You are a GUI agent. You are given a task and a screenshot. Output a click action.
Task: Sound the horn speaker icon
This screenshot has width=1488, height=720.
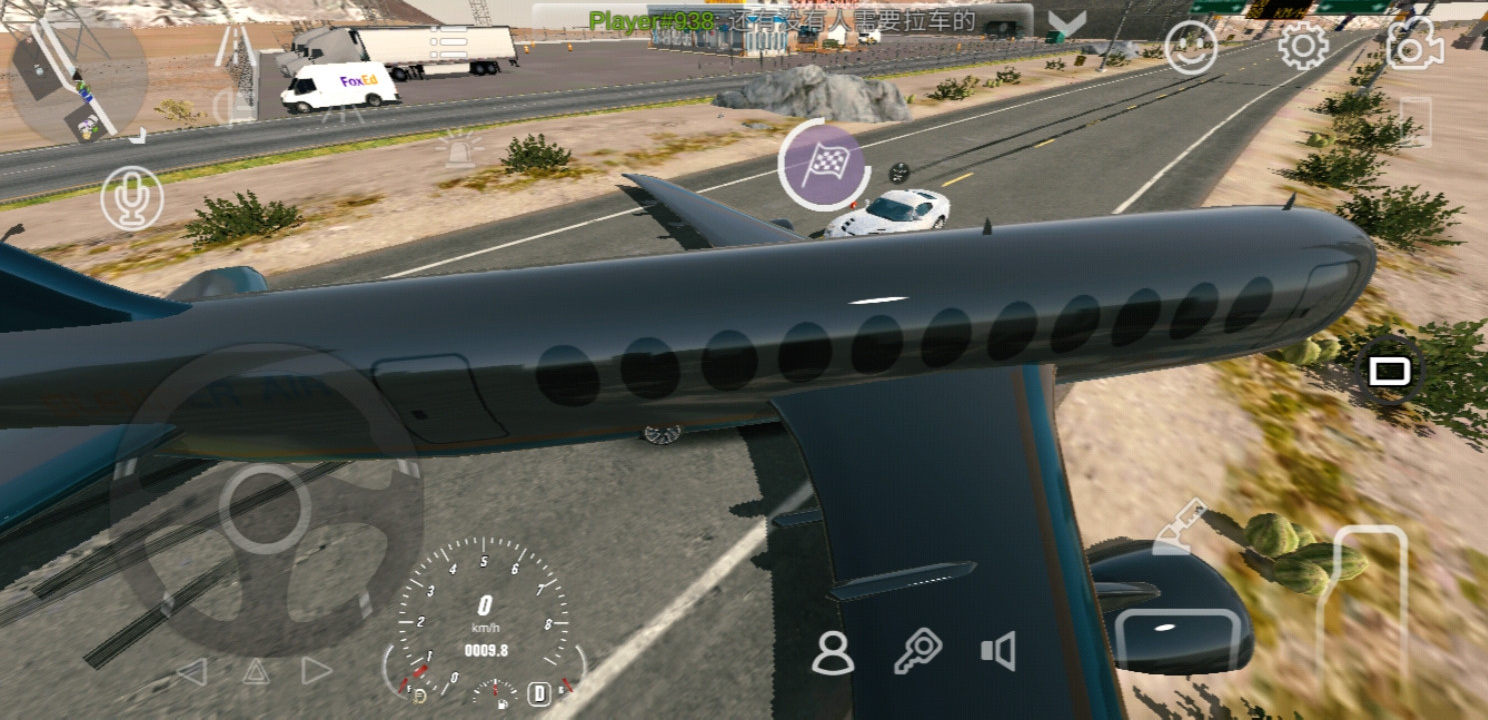coord(998,651)
